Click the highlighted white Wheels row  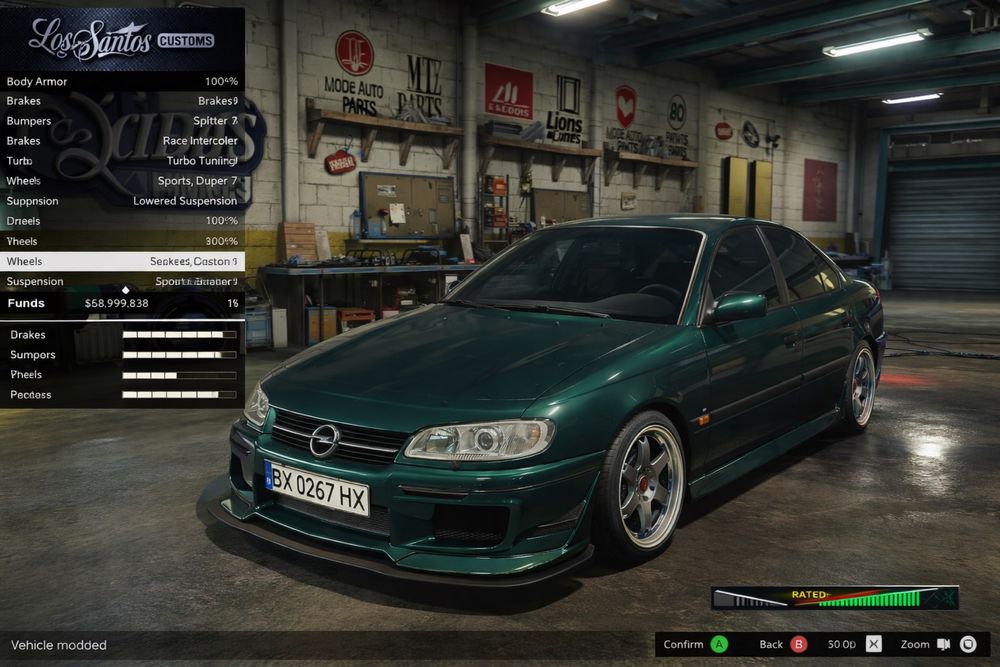pyautogui.click(x=122, y=261)
